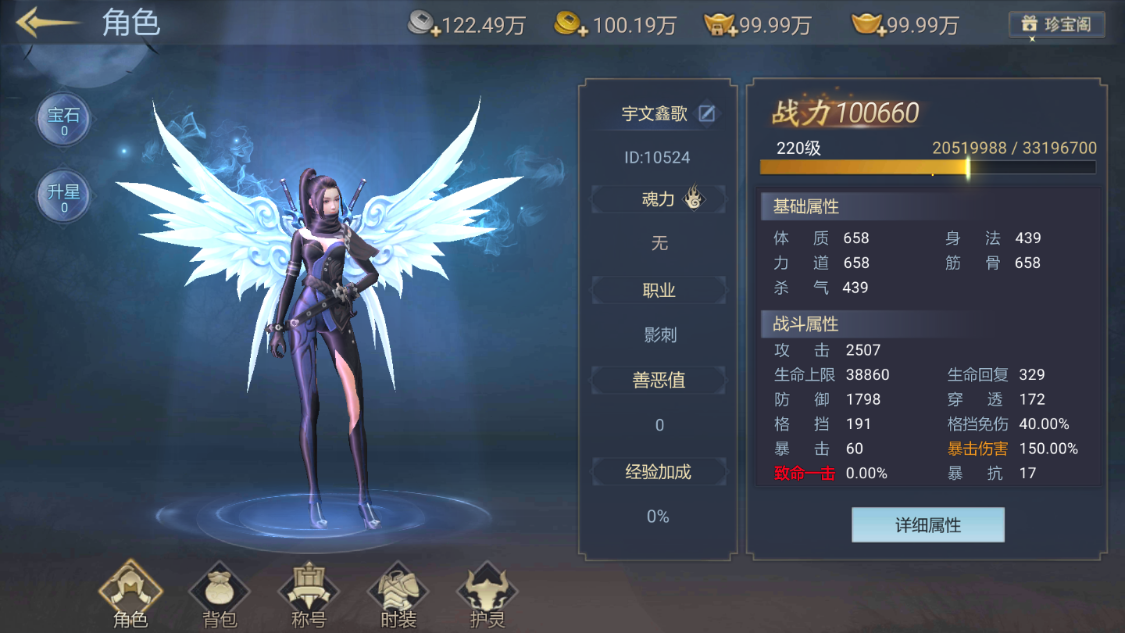Go back with the arrow button
Image resolution: width=1125 pixels, height=633 pixels.
pyautogui.click(x=47, y=23)
